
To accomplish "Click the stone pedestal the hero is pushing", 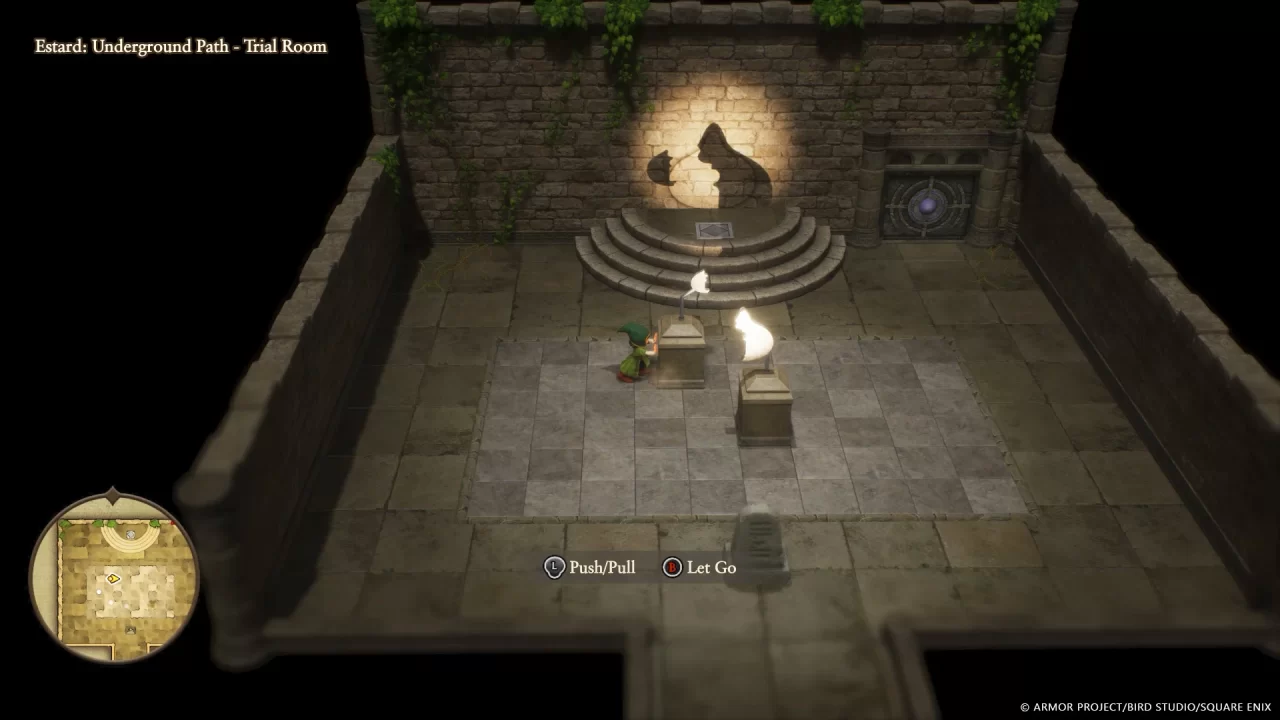I will click(680, 355).
